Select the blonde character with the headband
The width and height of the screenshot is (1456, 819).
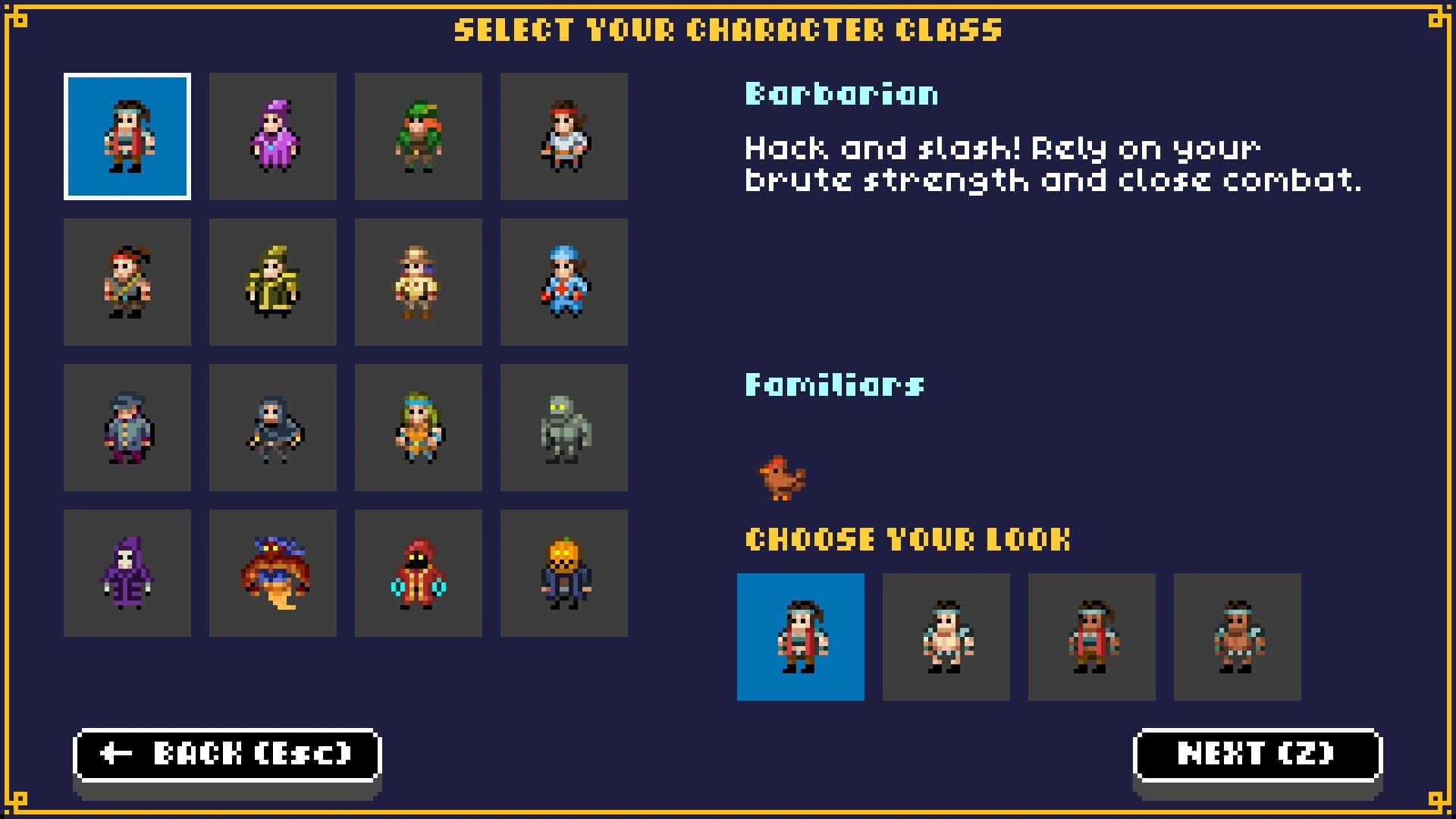[x=419, y=428]
